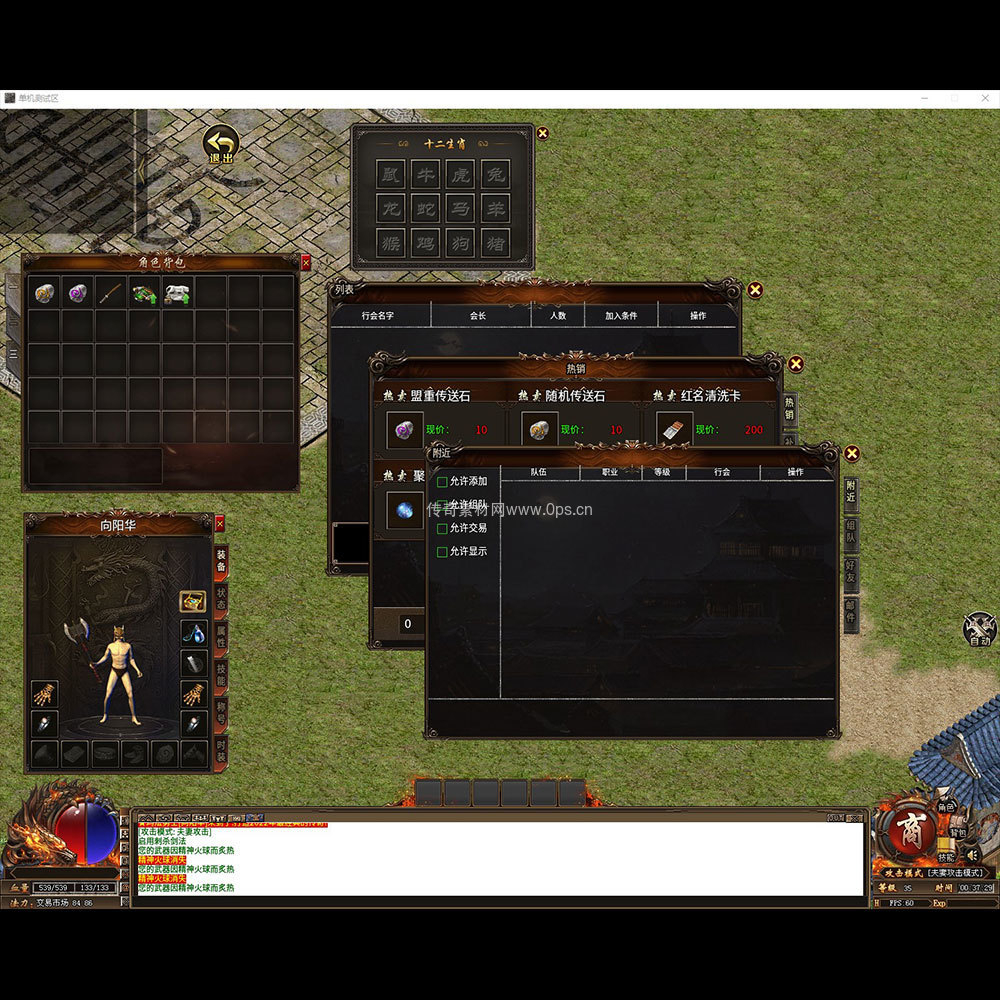Select the 龙 dragon zodiac tile

[391, 208]
